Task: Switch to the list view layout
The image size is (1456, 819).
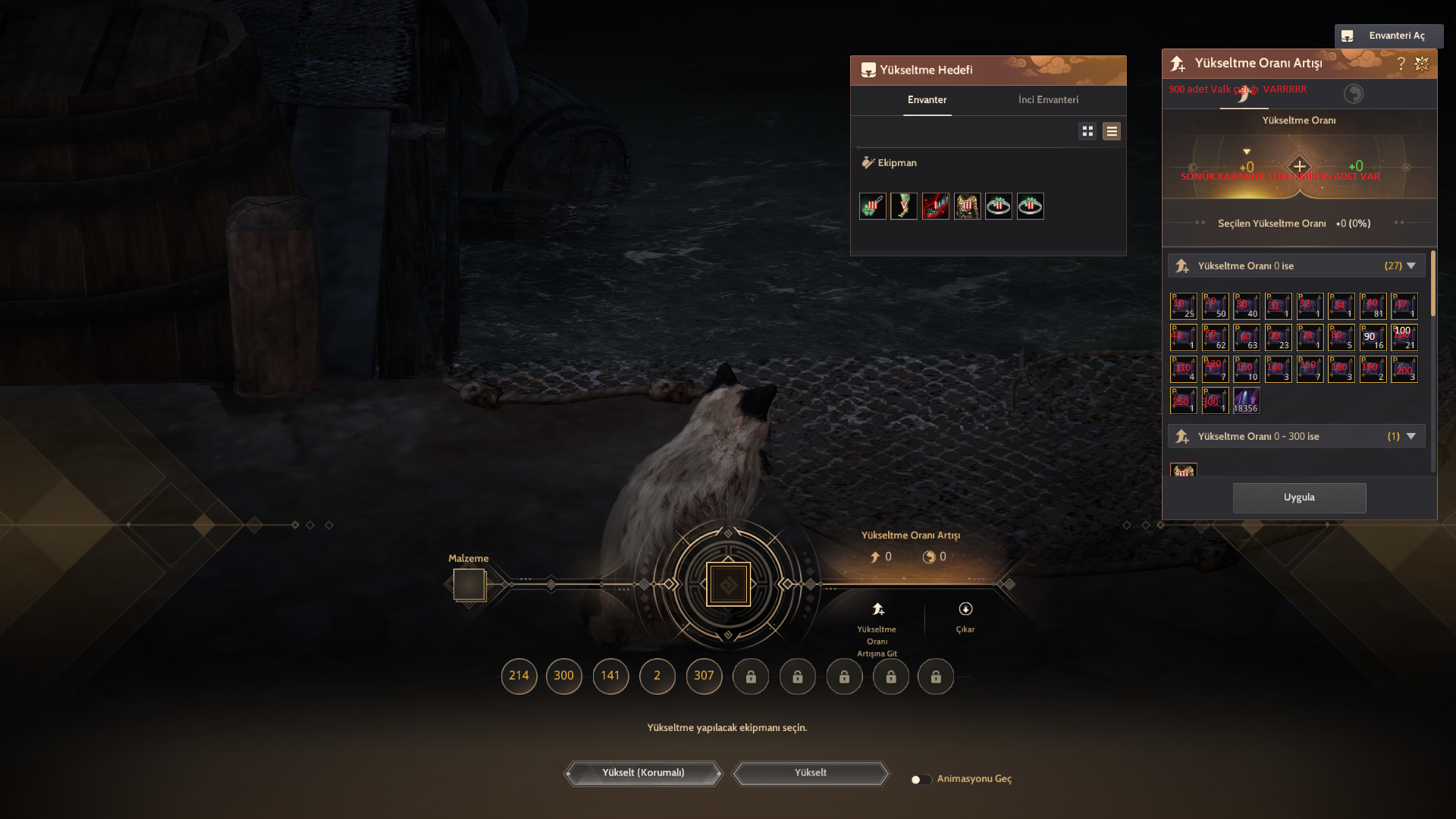Action: click(x=1112, y=131)
